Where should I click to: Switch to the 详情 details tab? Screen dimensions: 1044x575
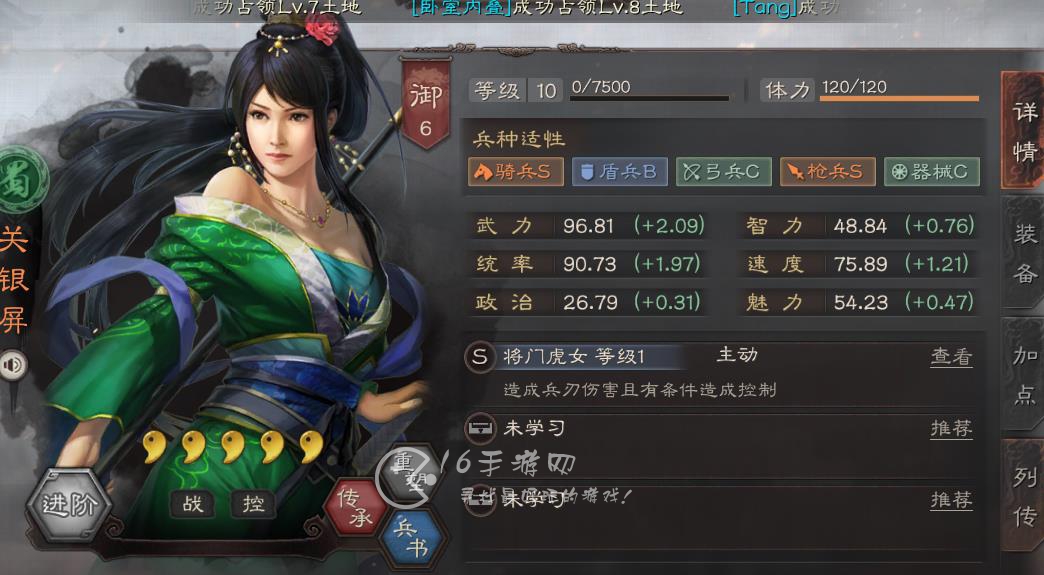pos(1023,131)
